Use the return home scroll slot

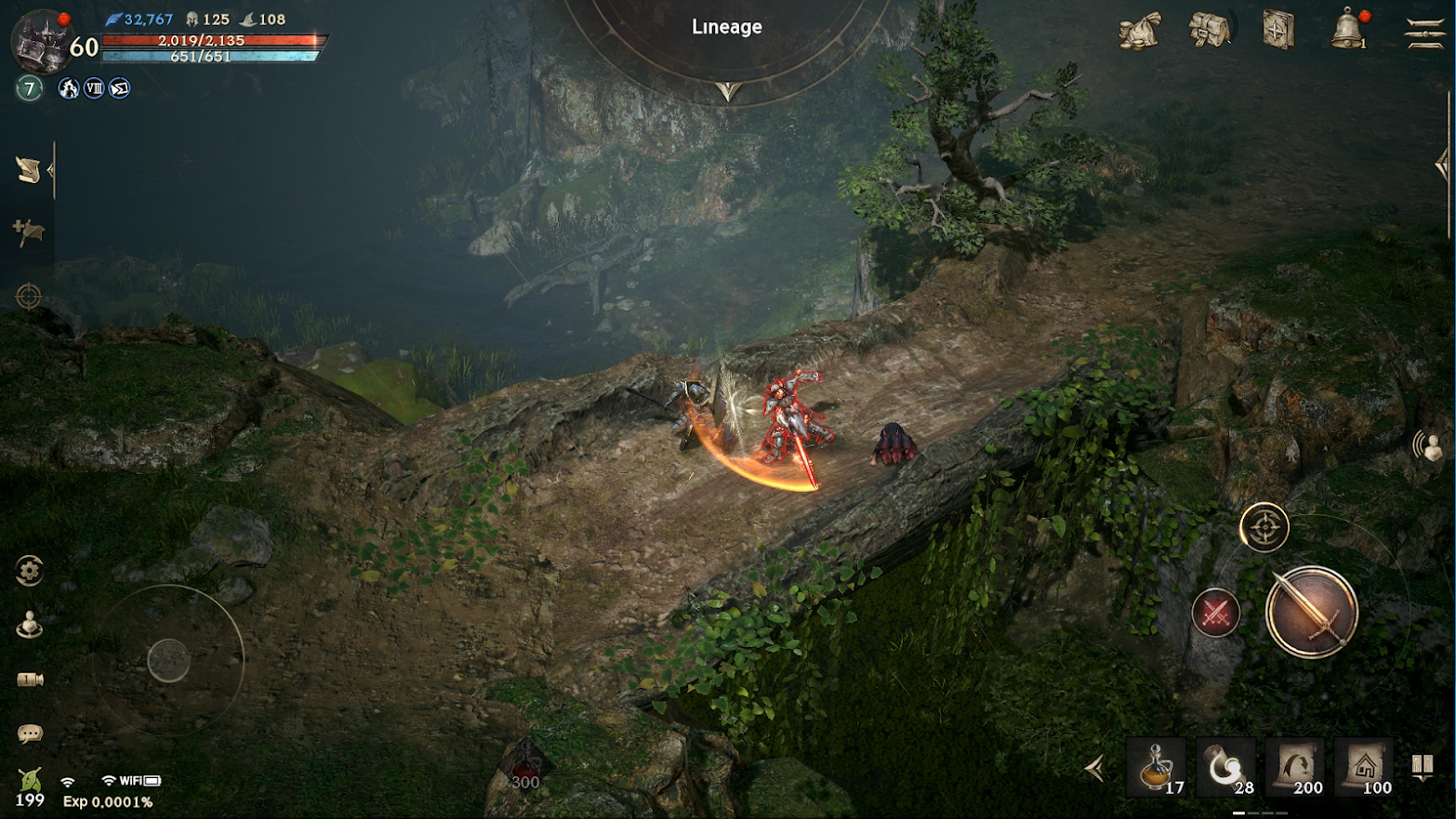(x=1364, y=769)
